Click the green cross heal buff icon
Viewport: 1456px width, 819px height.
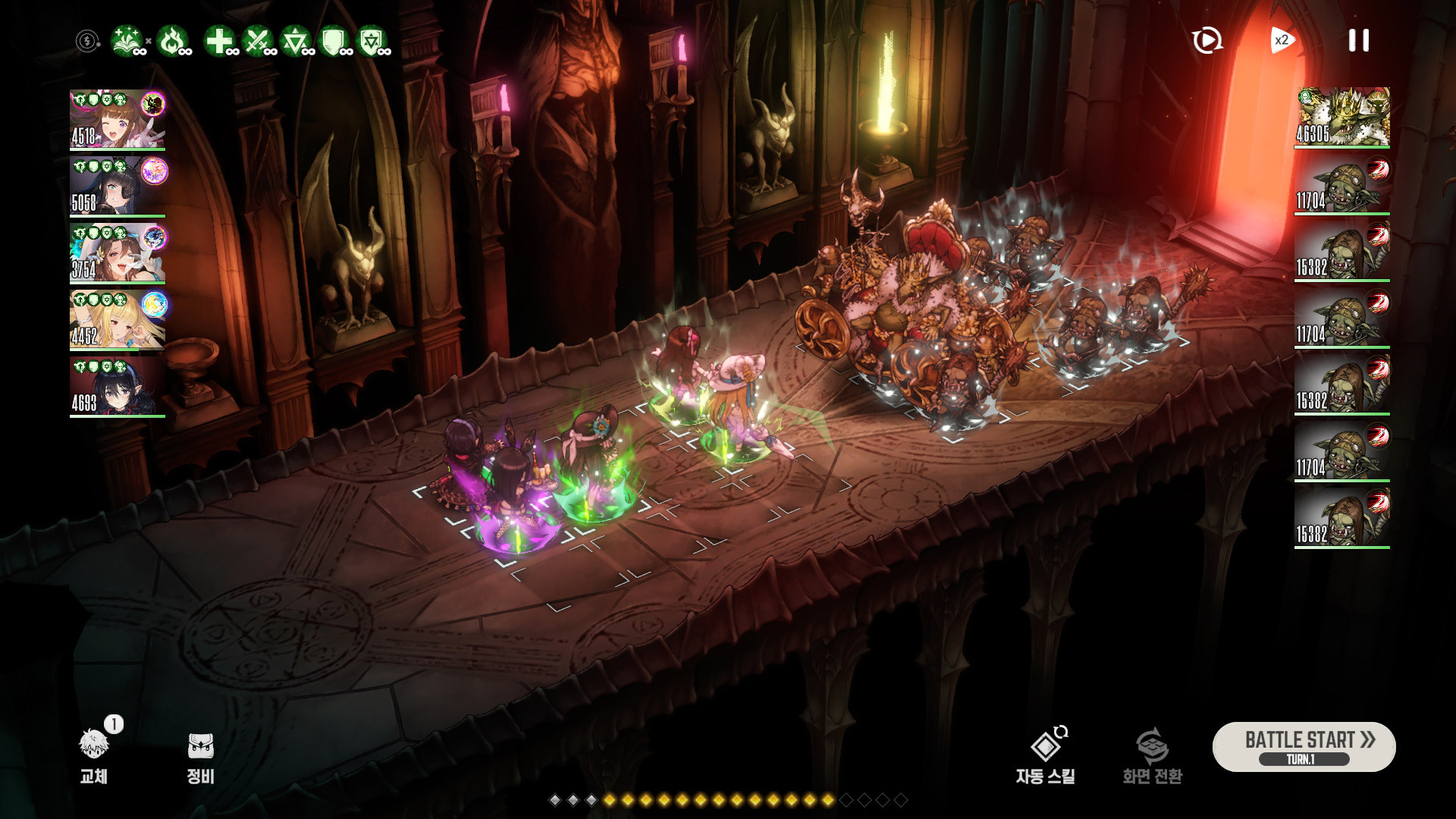[x=219, y=41]
